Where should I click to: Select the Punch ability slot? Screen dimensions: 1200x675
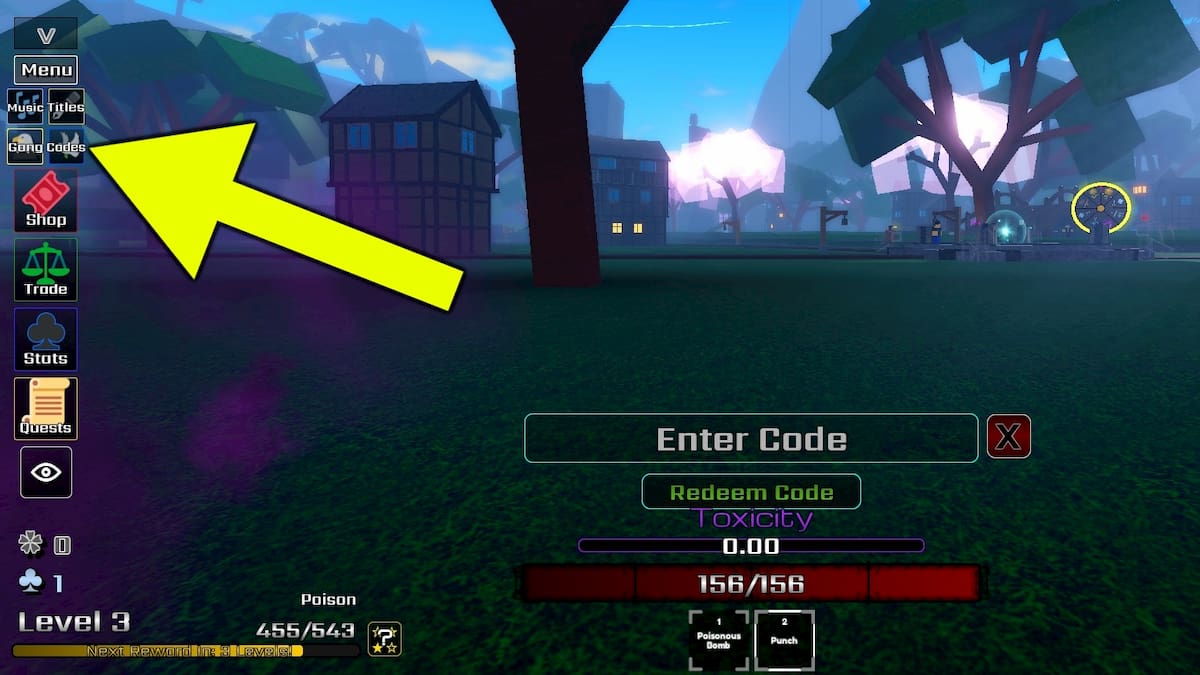coord(784,640)
